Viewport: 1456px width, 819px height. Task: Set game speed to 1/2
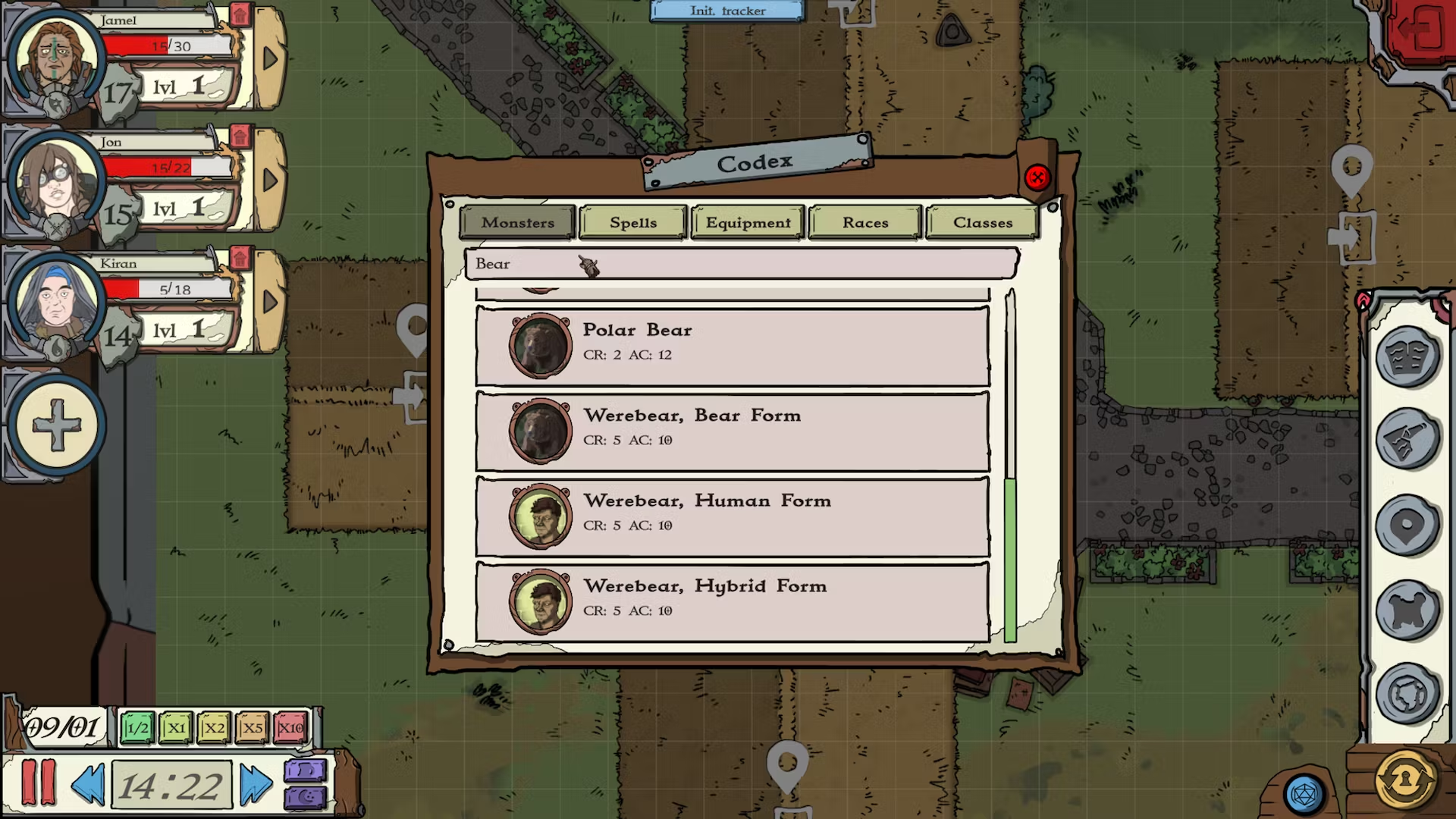tap(138, 727)
